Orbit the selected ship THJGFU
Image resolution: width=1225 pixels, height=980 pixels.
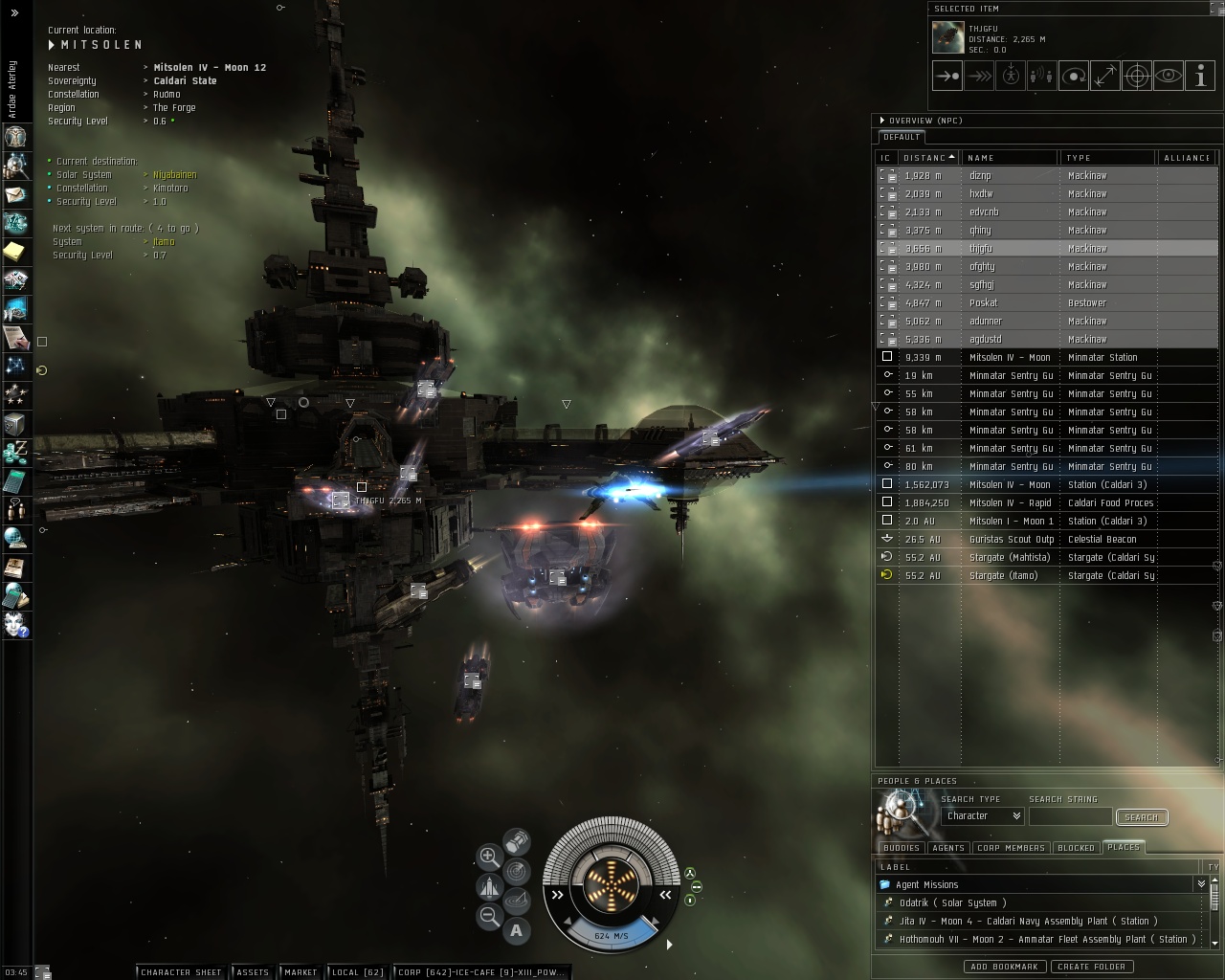1074,76
